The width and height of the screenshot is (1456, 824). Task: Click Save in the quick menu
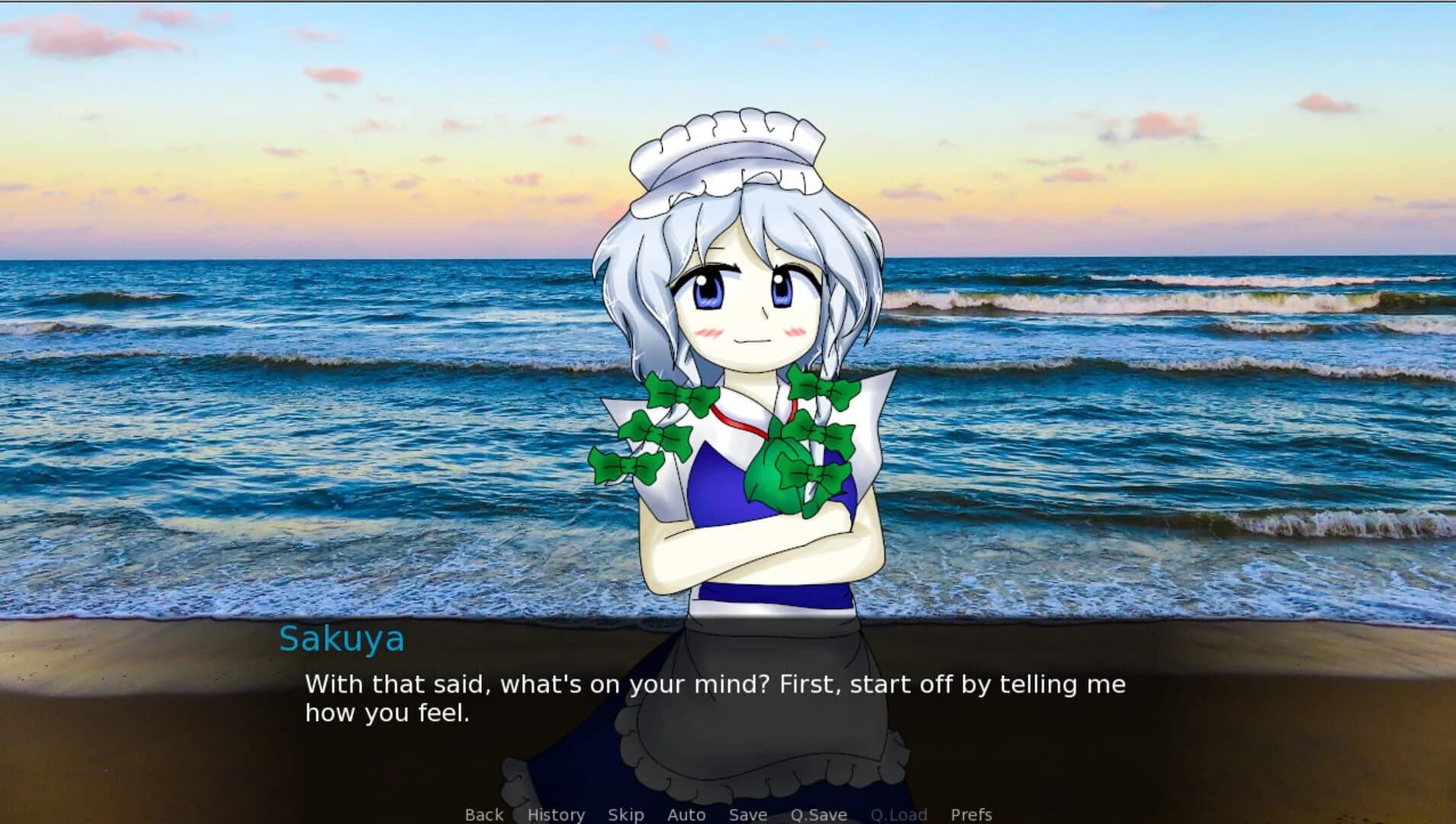[747, 814]
